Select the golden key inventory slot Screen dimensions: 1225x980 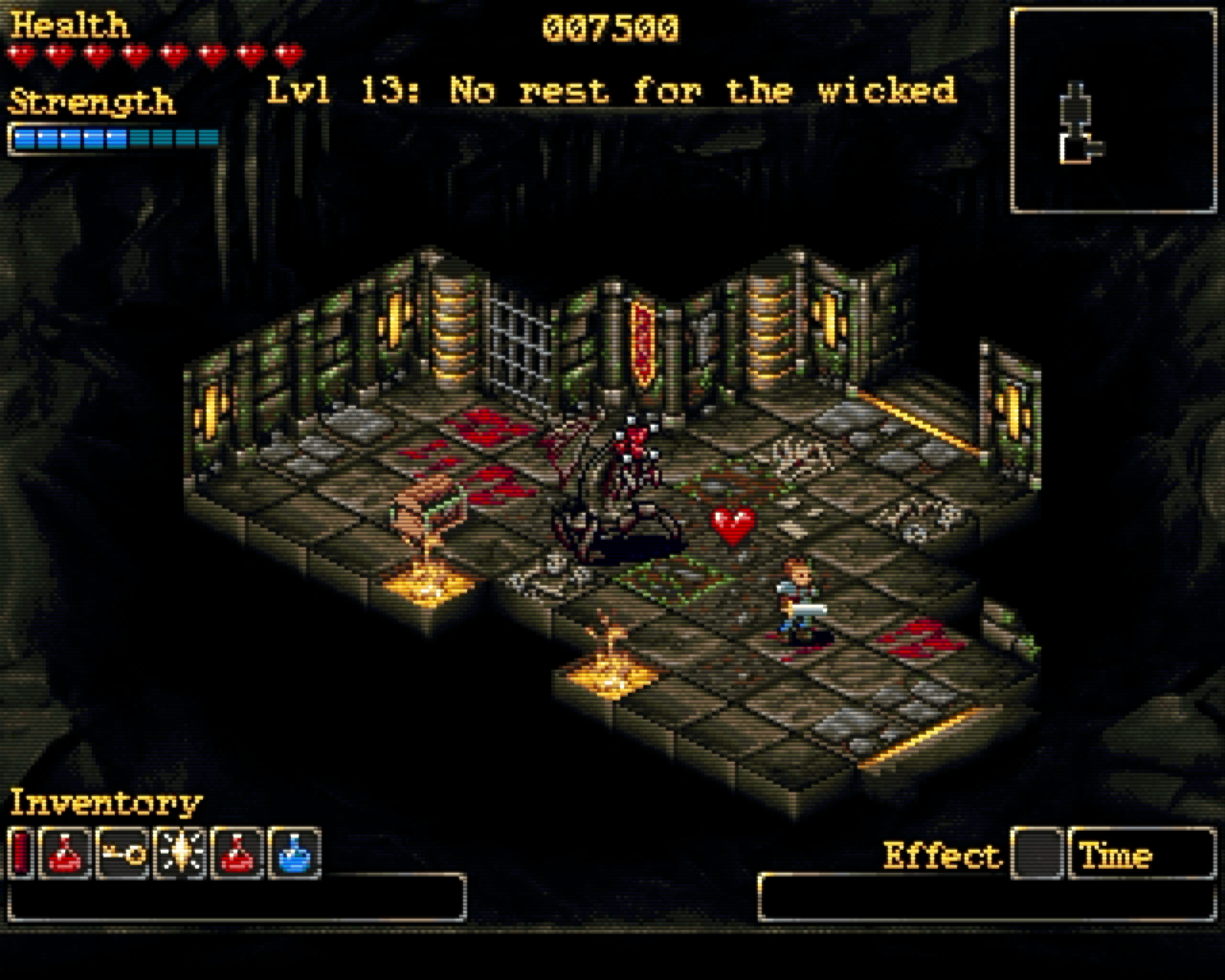pos(122,853)
